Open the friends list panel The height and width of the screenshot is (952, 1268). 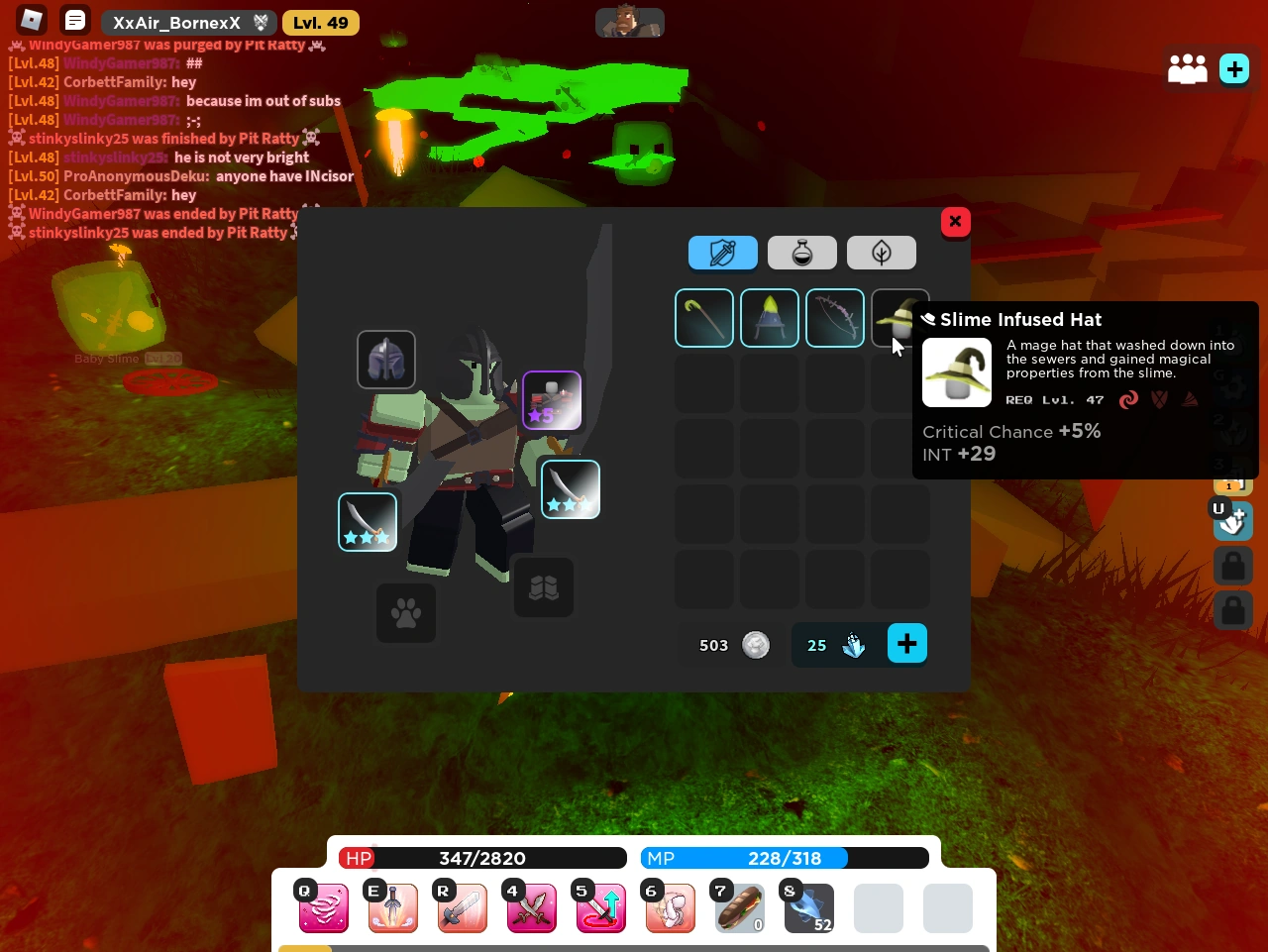tap(1188, 69)
